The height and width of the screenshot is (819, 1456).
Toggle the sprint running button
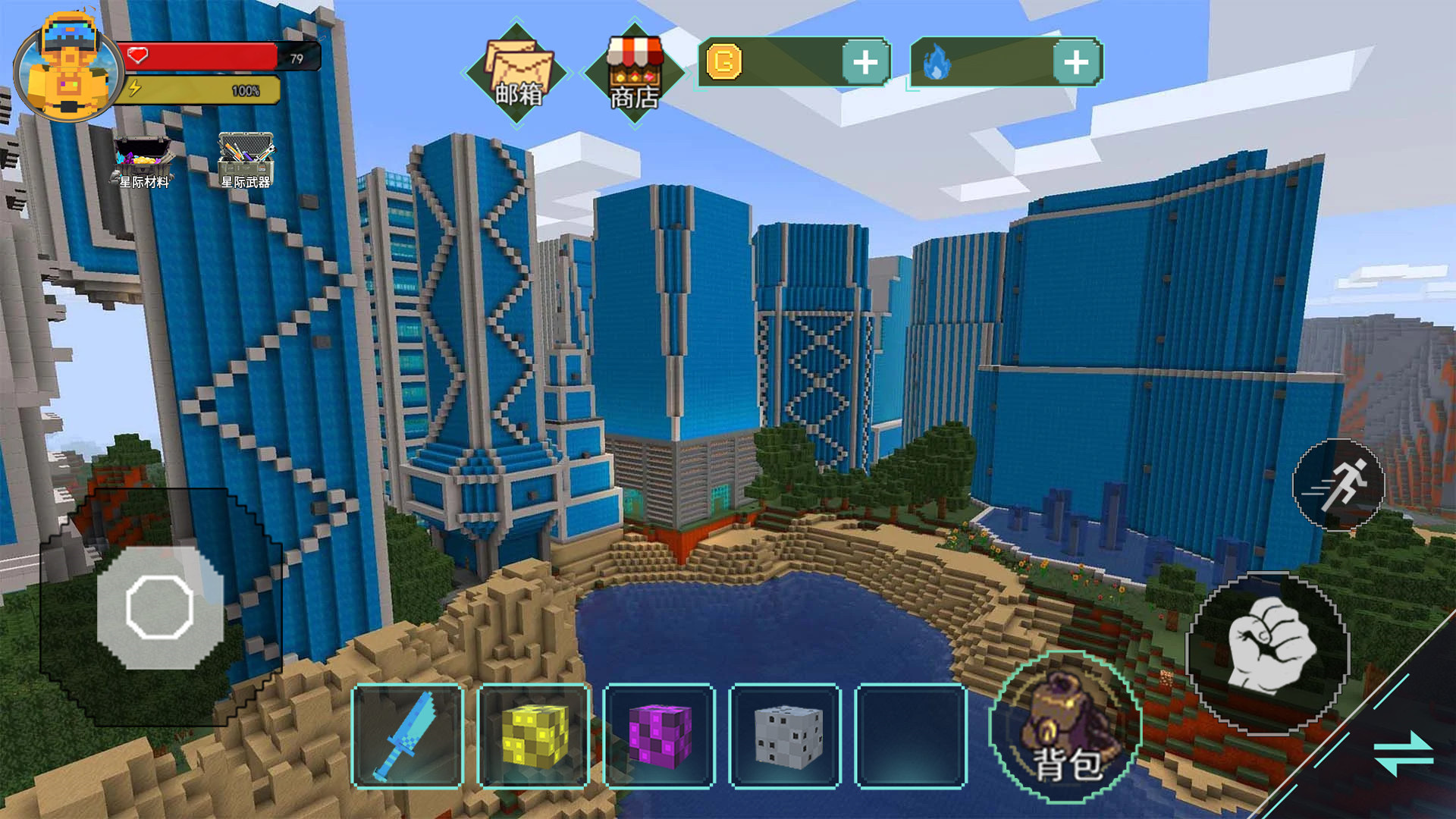point(1338,485)
